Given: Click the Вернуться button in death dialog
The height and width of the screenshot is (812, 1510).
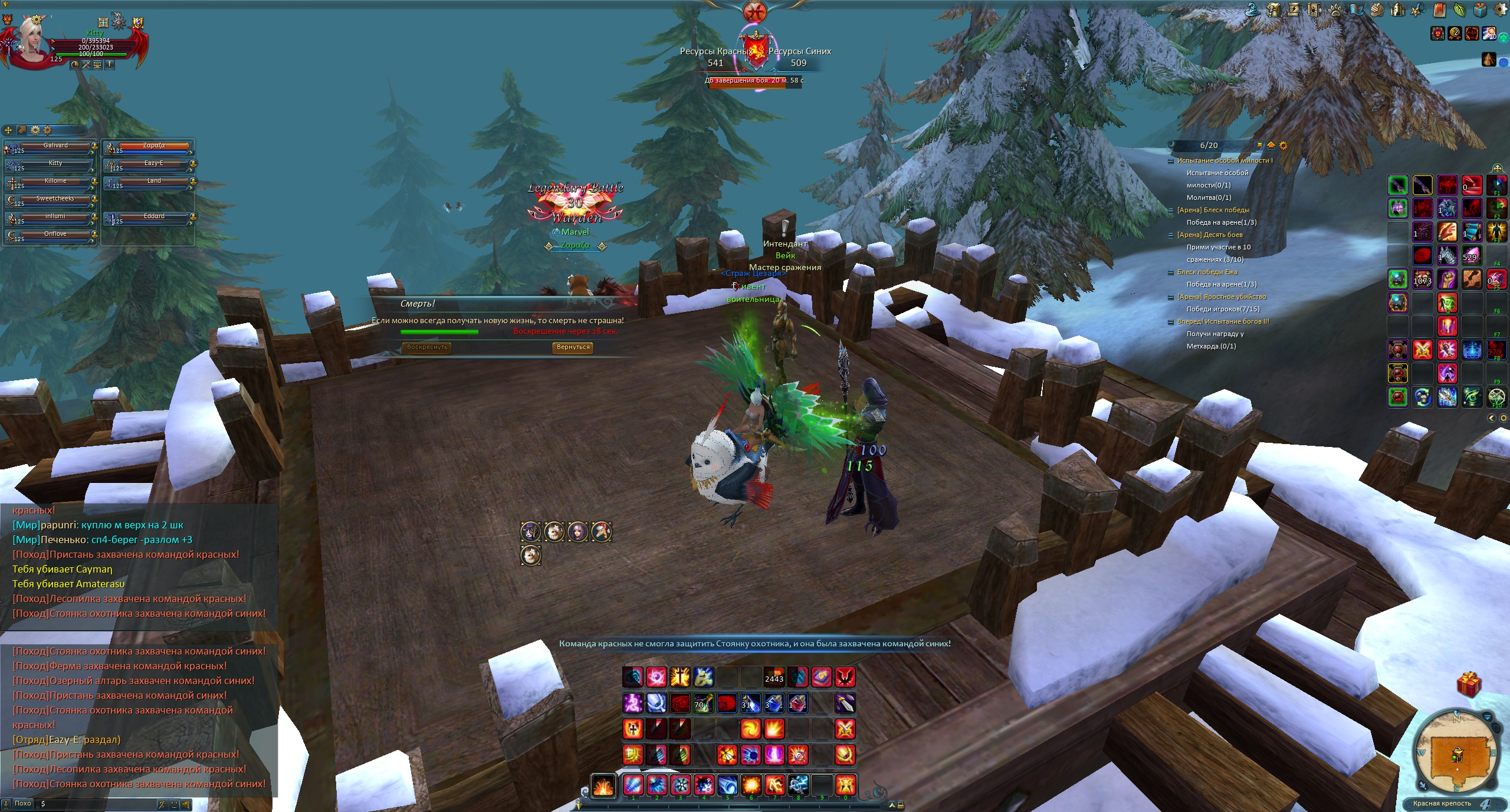Looking at the screenshot, I should (x=573, y=347).
